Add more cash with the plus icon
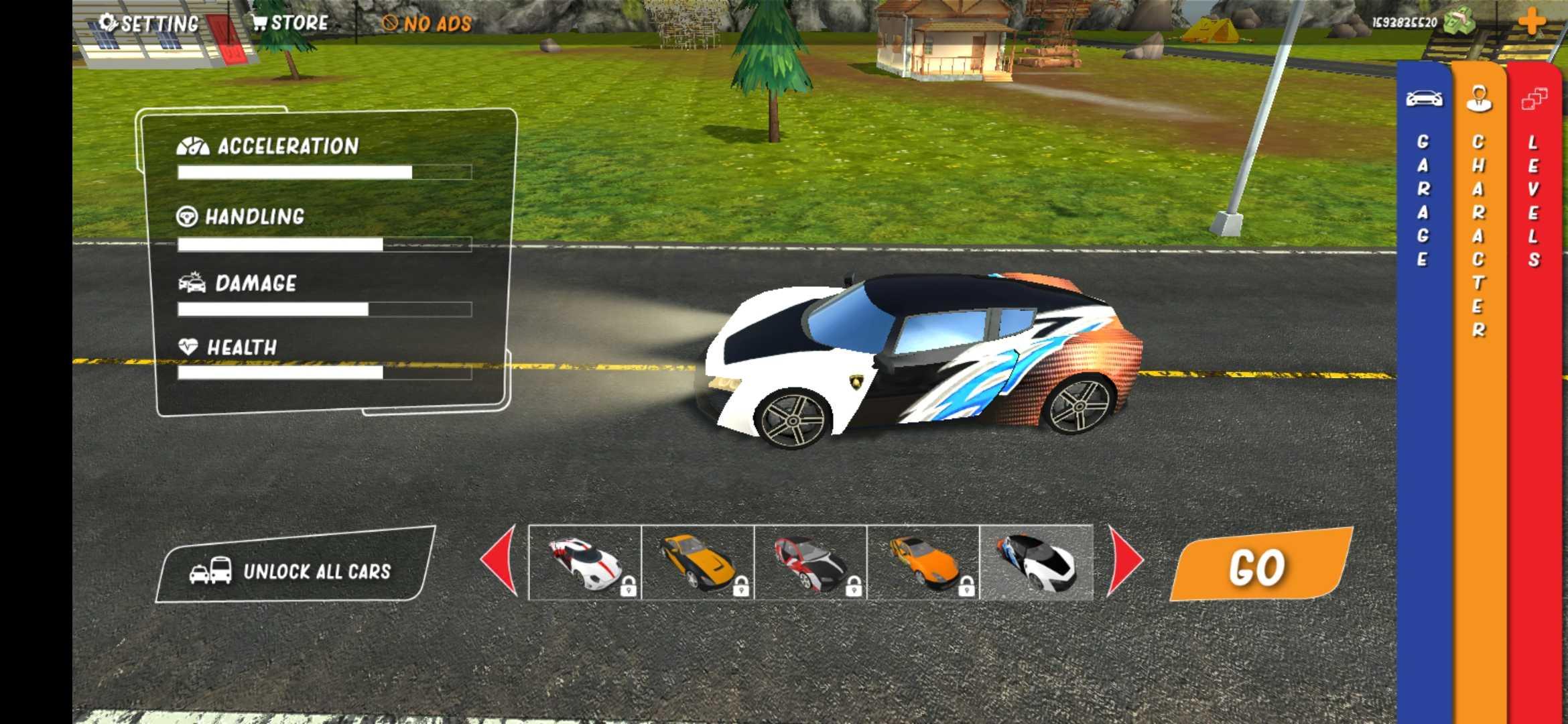The width and height of the screenshot is (1568, 724). [x=1531, y=21]
